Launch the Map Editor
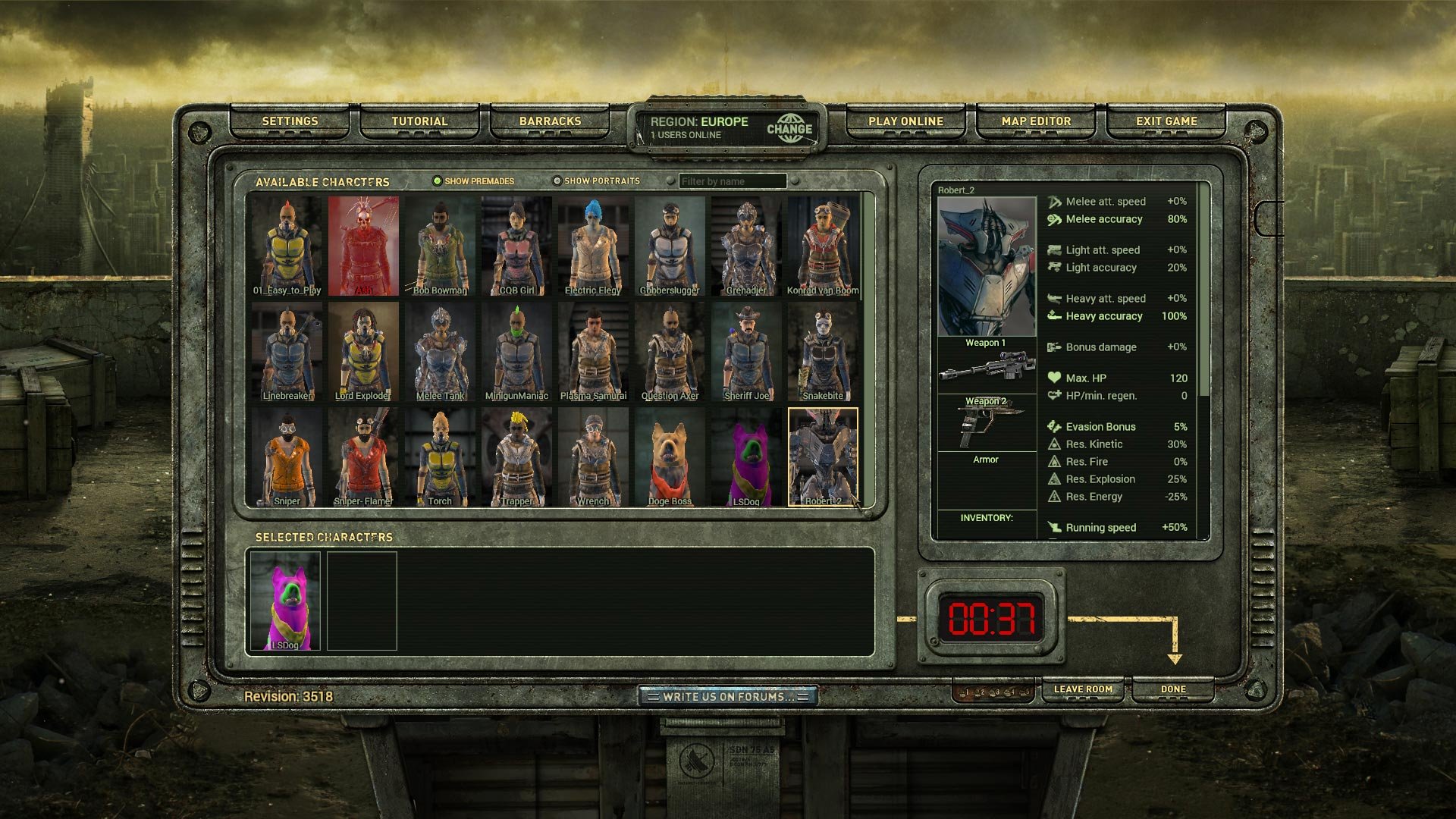The width and height of the screenshot is (1456, 819). pos(1036,121)
